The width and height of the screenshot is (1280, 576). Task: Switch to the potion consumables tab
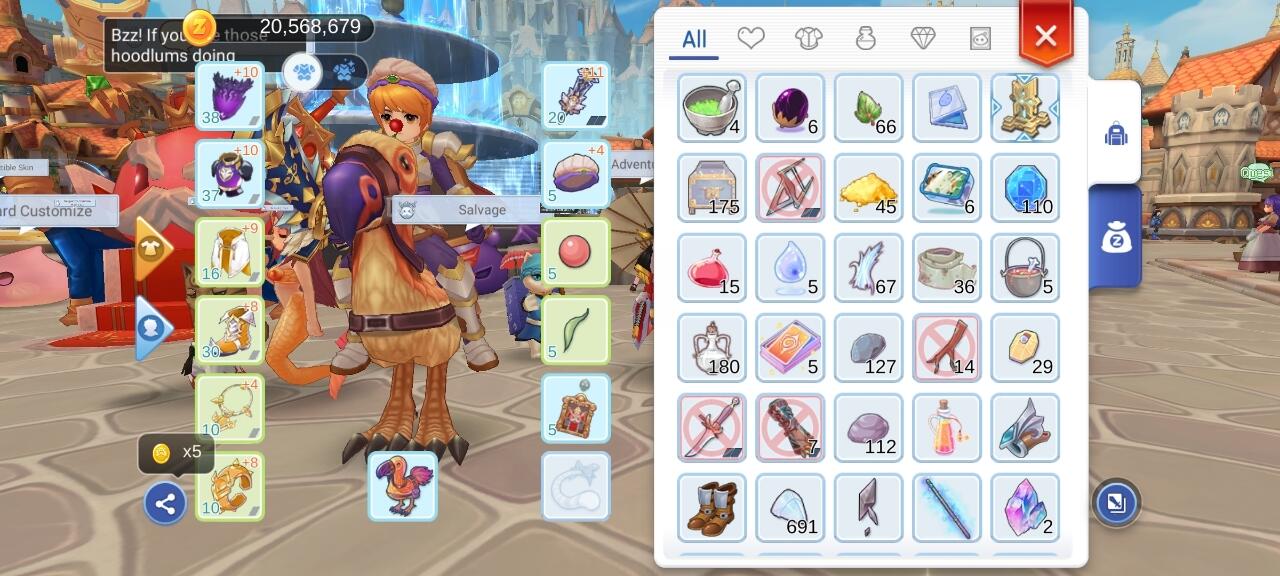click(x=866, y=38)
